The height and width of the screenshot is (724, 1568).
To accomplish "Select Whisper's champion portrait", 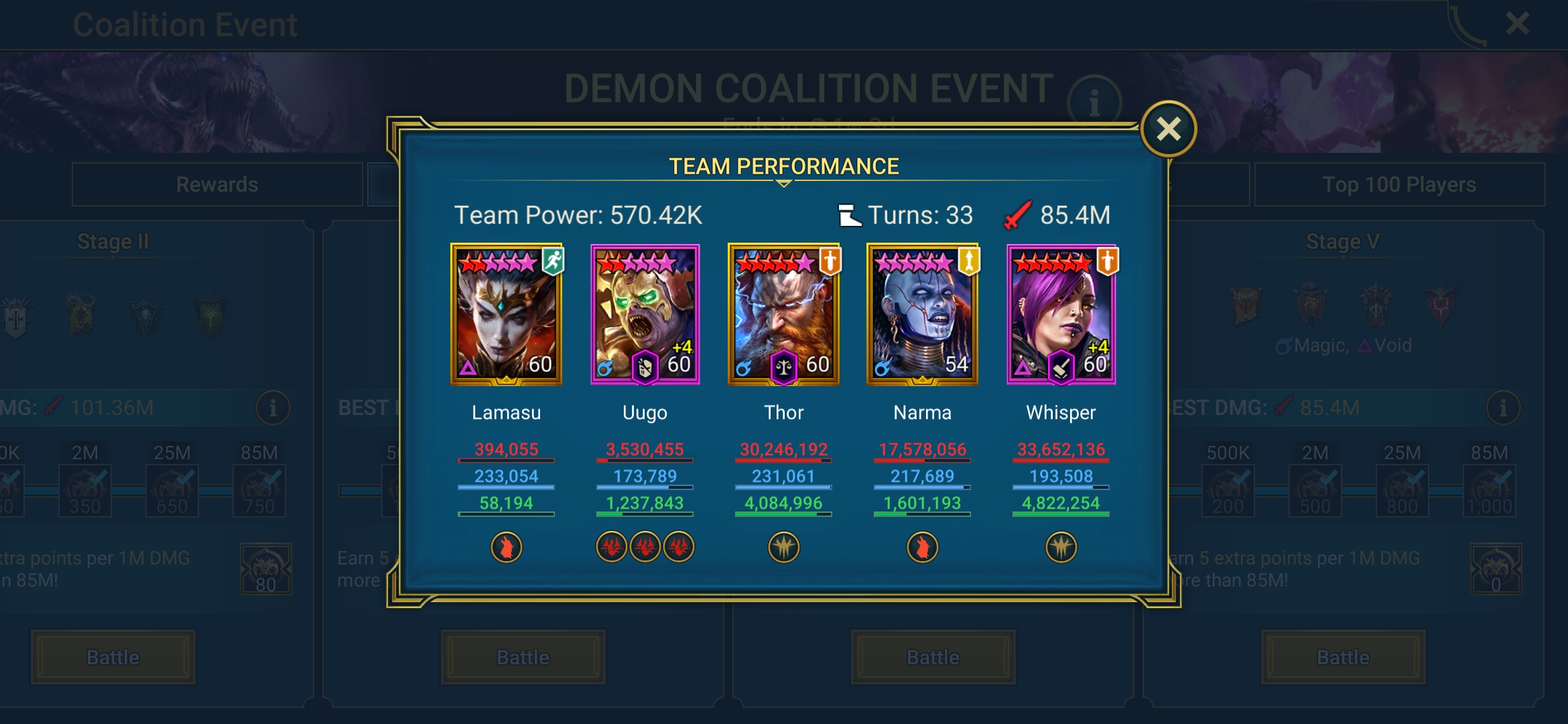I will [x=1061, y=314].
